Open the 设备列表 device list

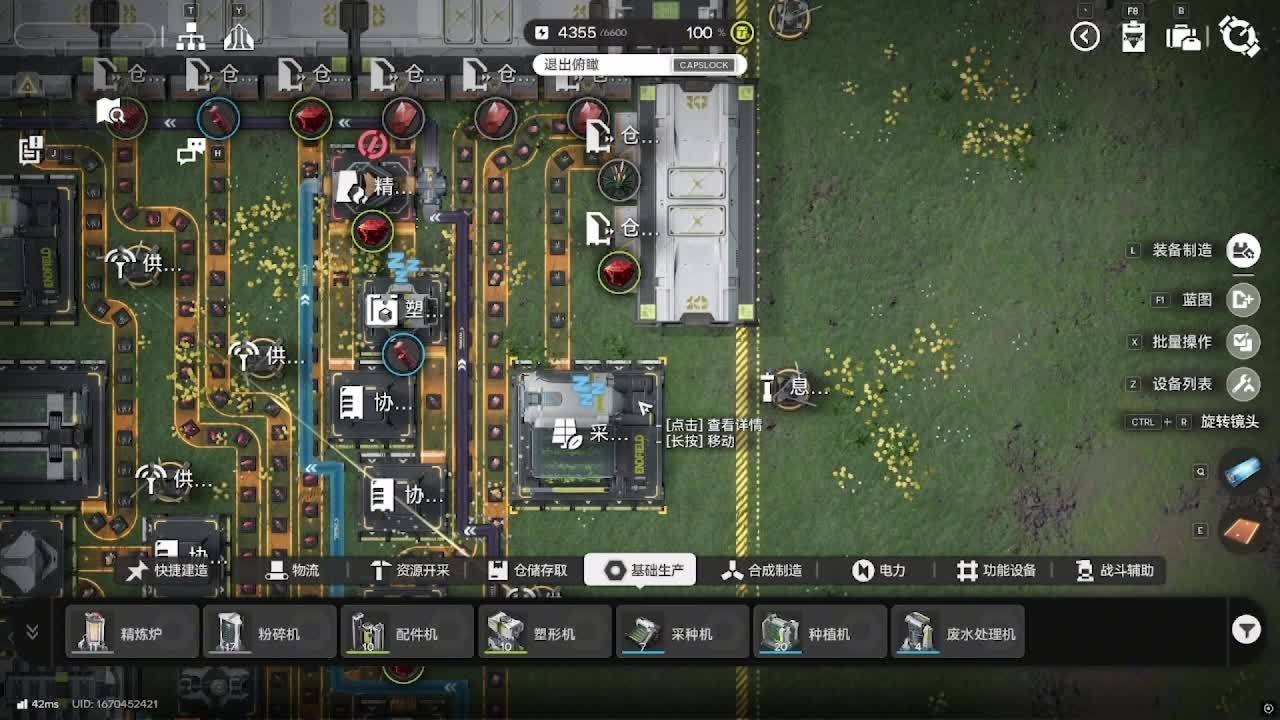pos(1243,384)
